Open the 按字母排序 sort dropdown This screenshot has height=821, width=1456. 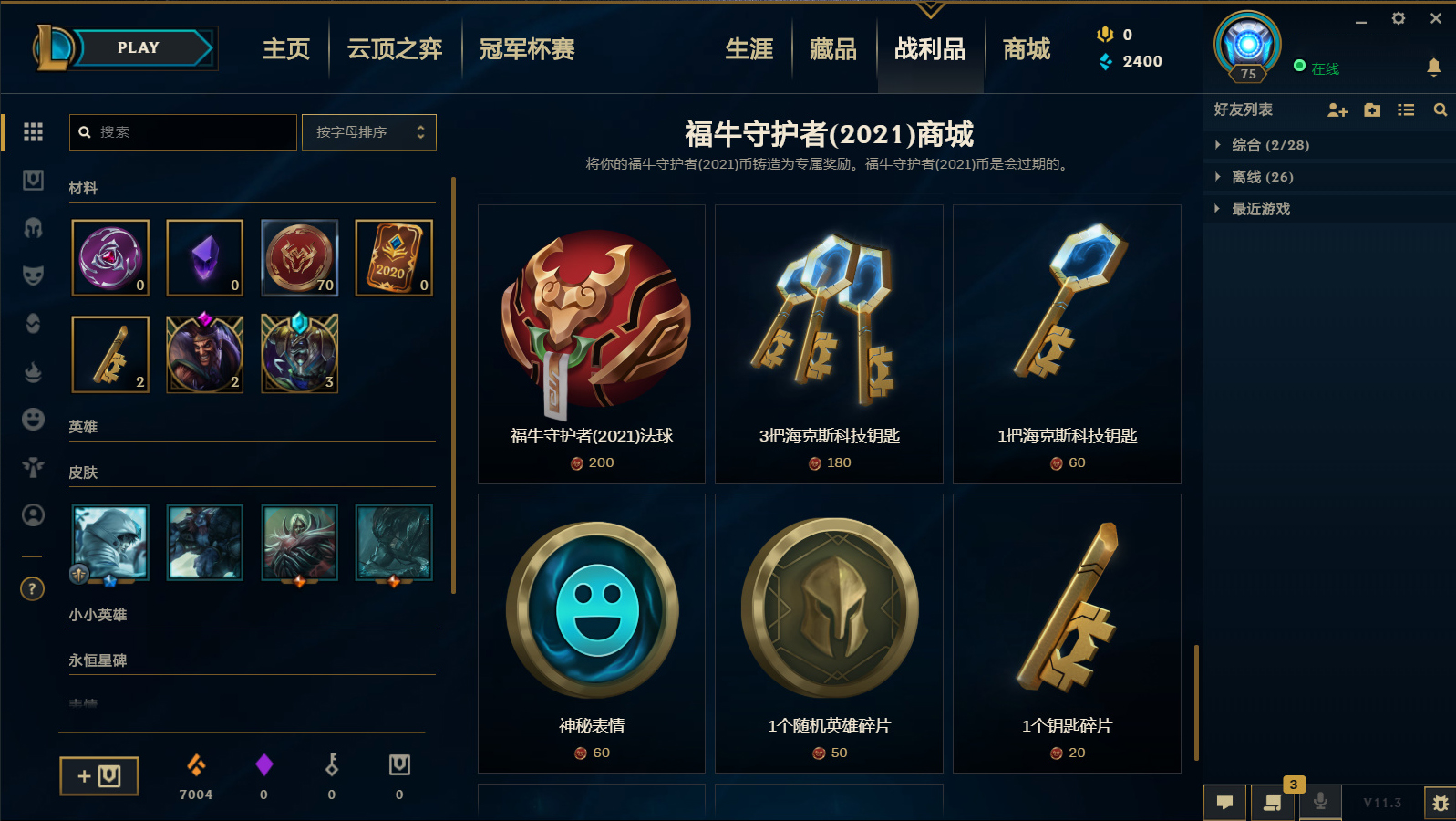368,131
